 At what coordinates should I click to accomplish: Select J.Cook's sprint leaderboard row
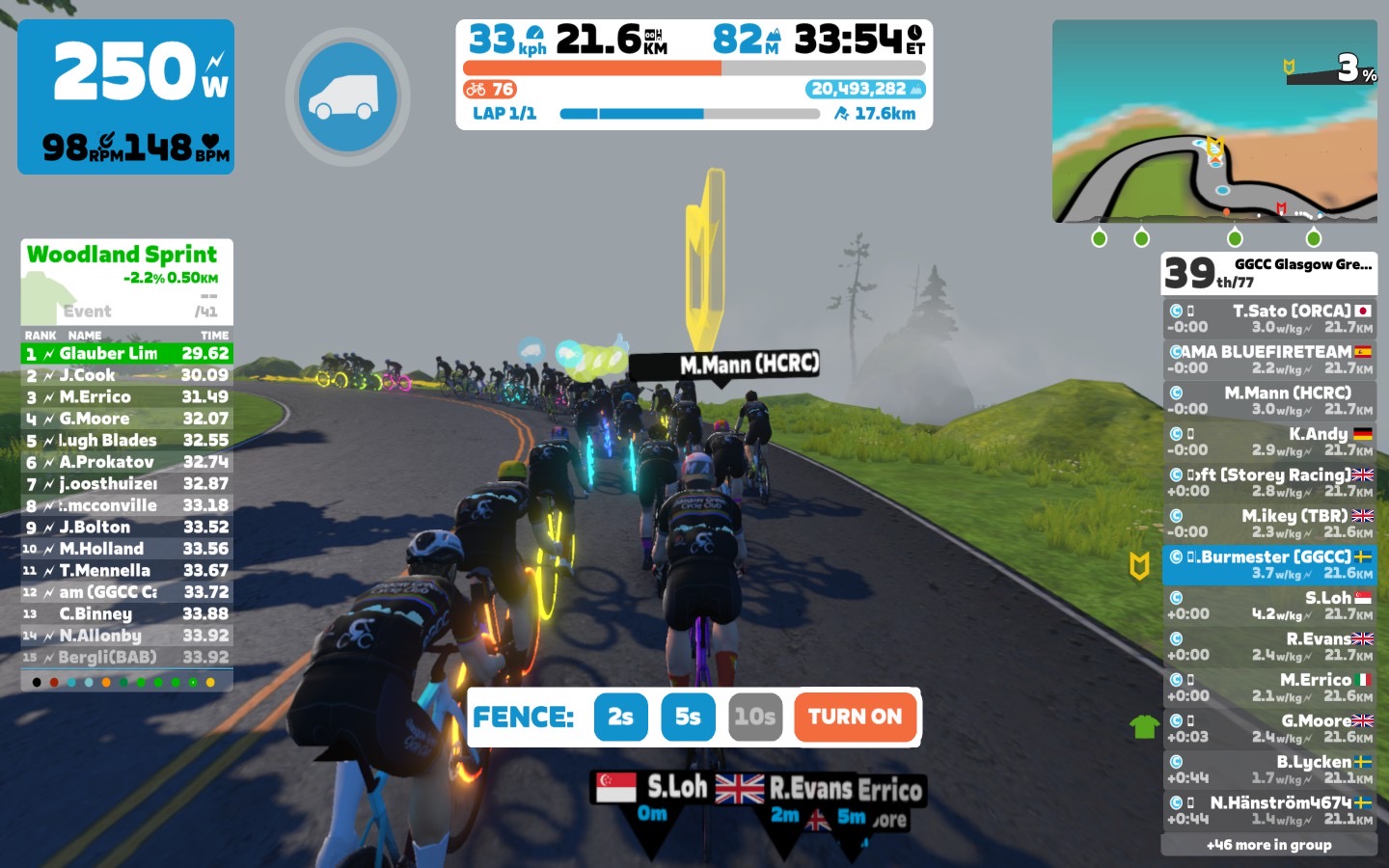pyautogui.click(x=126, y=375)
